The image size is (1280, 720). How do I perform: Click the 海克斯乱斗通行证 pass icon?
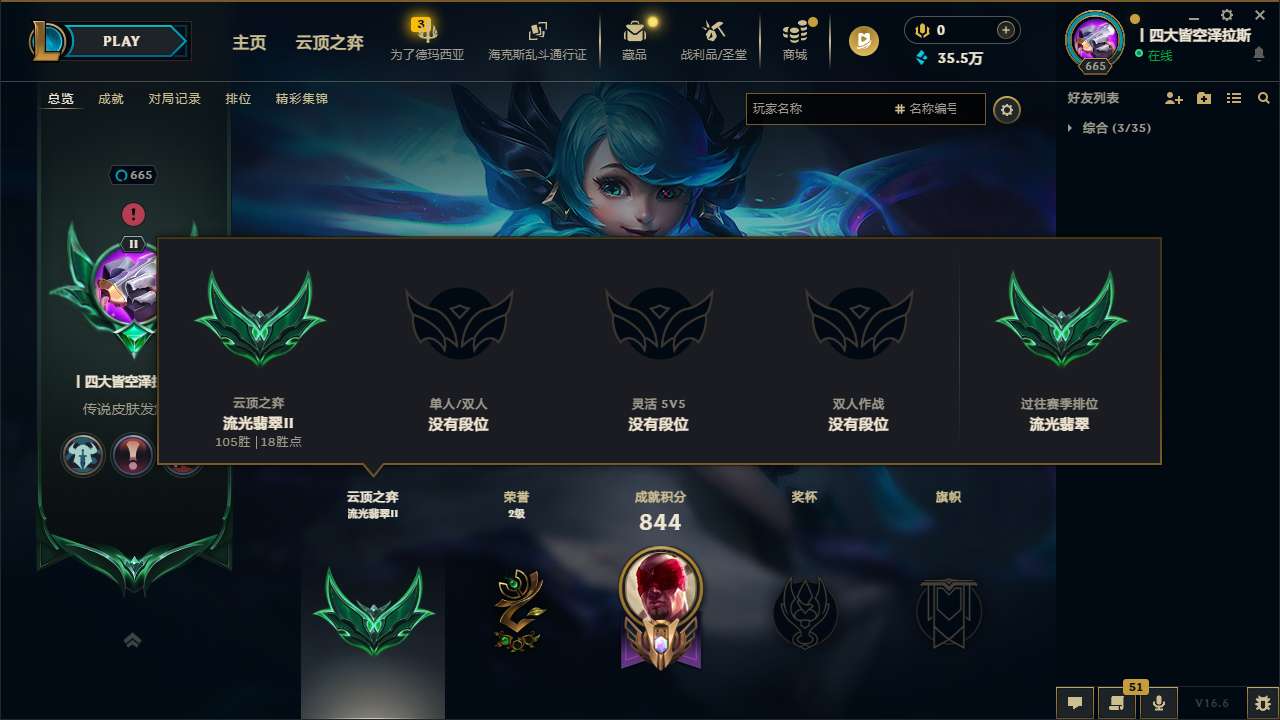pyautogui.click(x=539, y=31)
